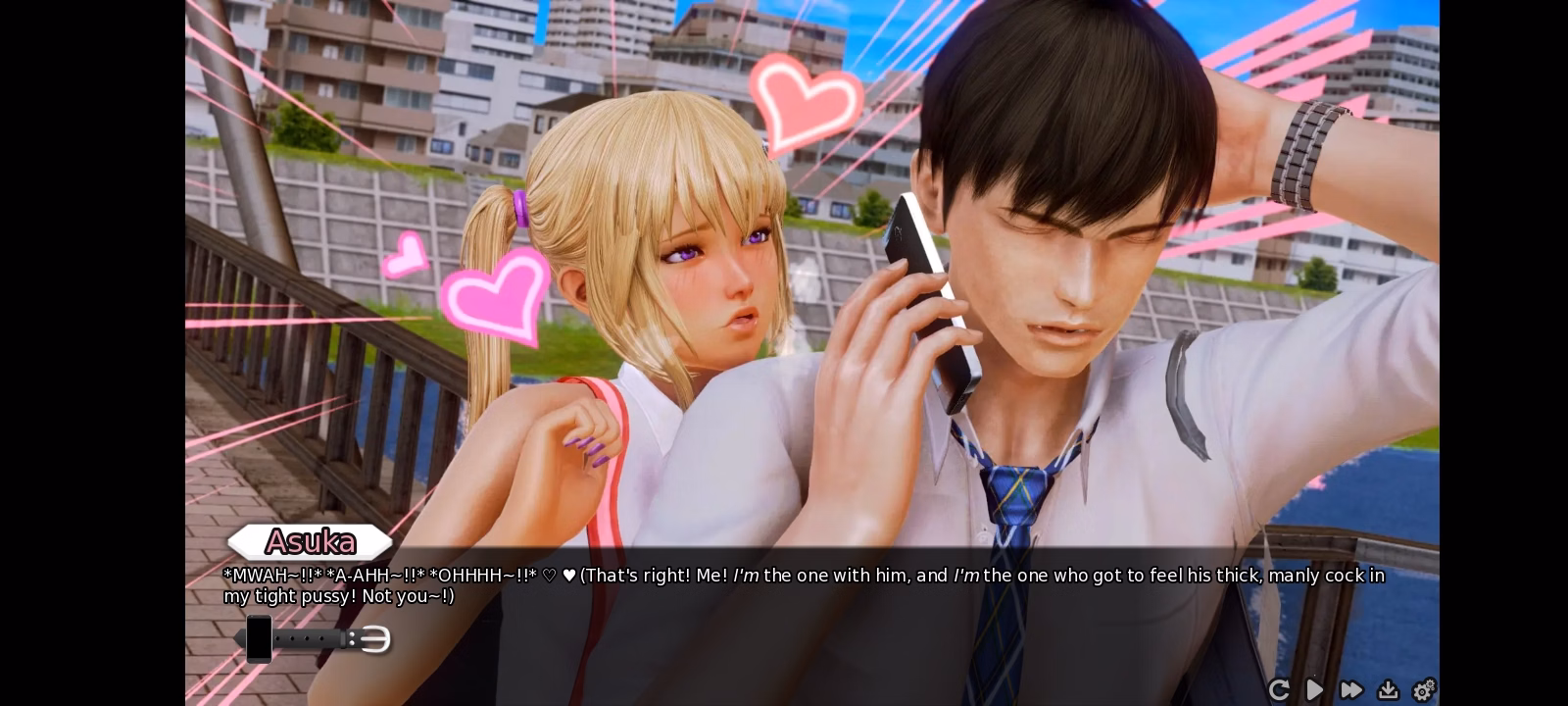Start auto-play with the single triangle button
The height and width of the screenshot is (706, 1568).
(1314, 690)
